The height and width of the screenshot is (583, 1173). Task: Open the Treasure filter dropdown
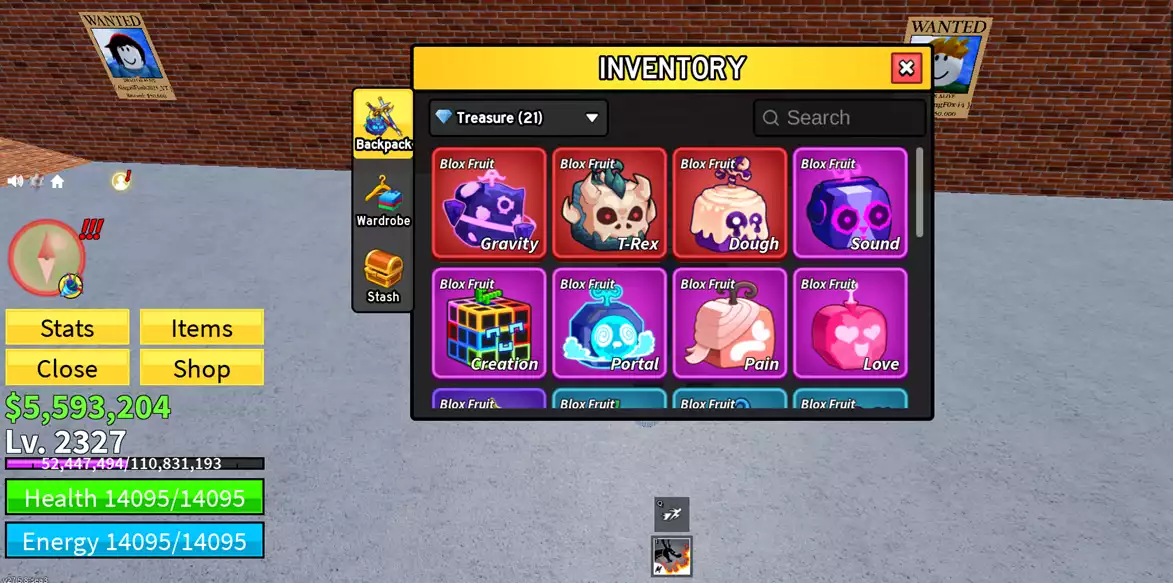[518, 118]
